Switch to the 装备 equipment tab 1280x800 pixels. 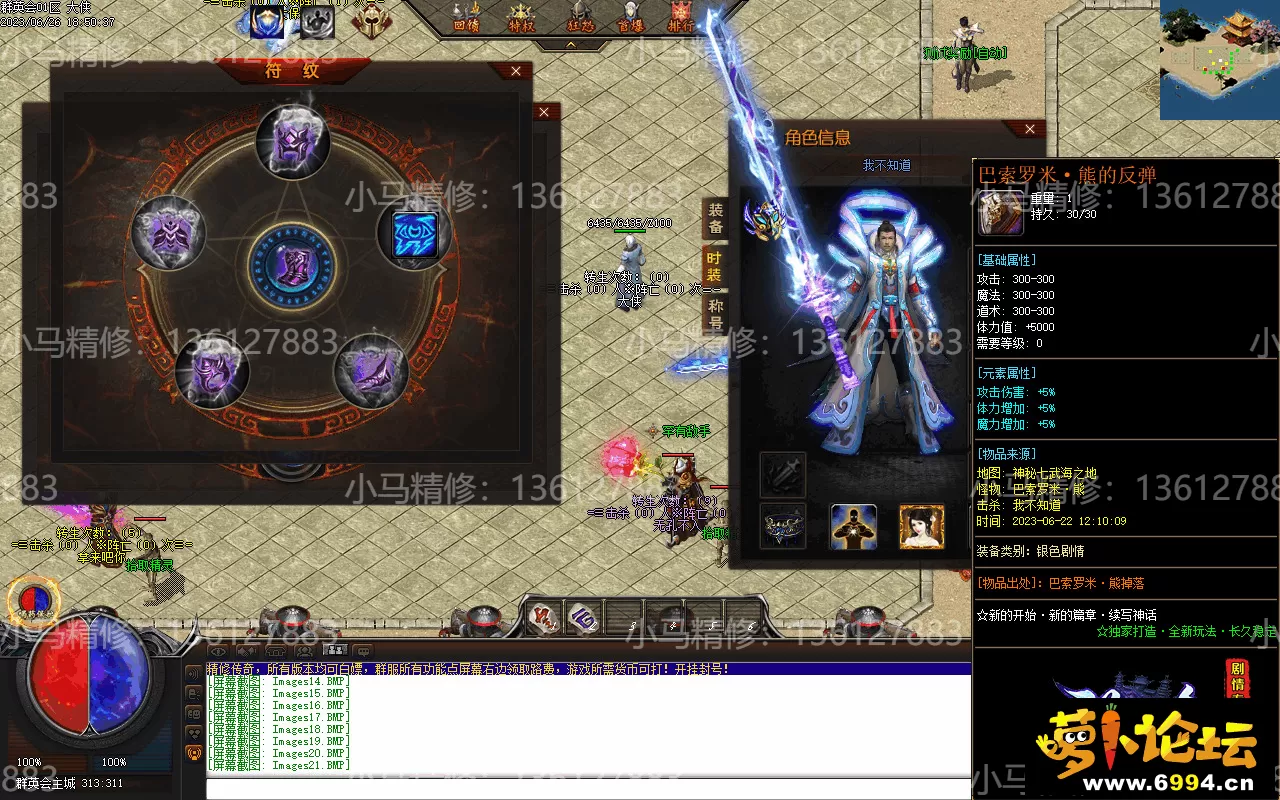coord(716,217)
